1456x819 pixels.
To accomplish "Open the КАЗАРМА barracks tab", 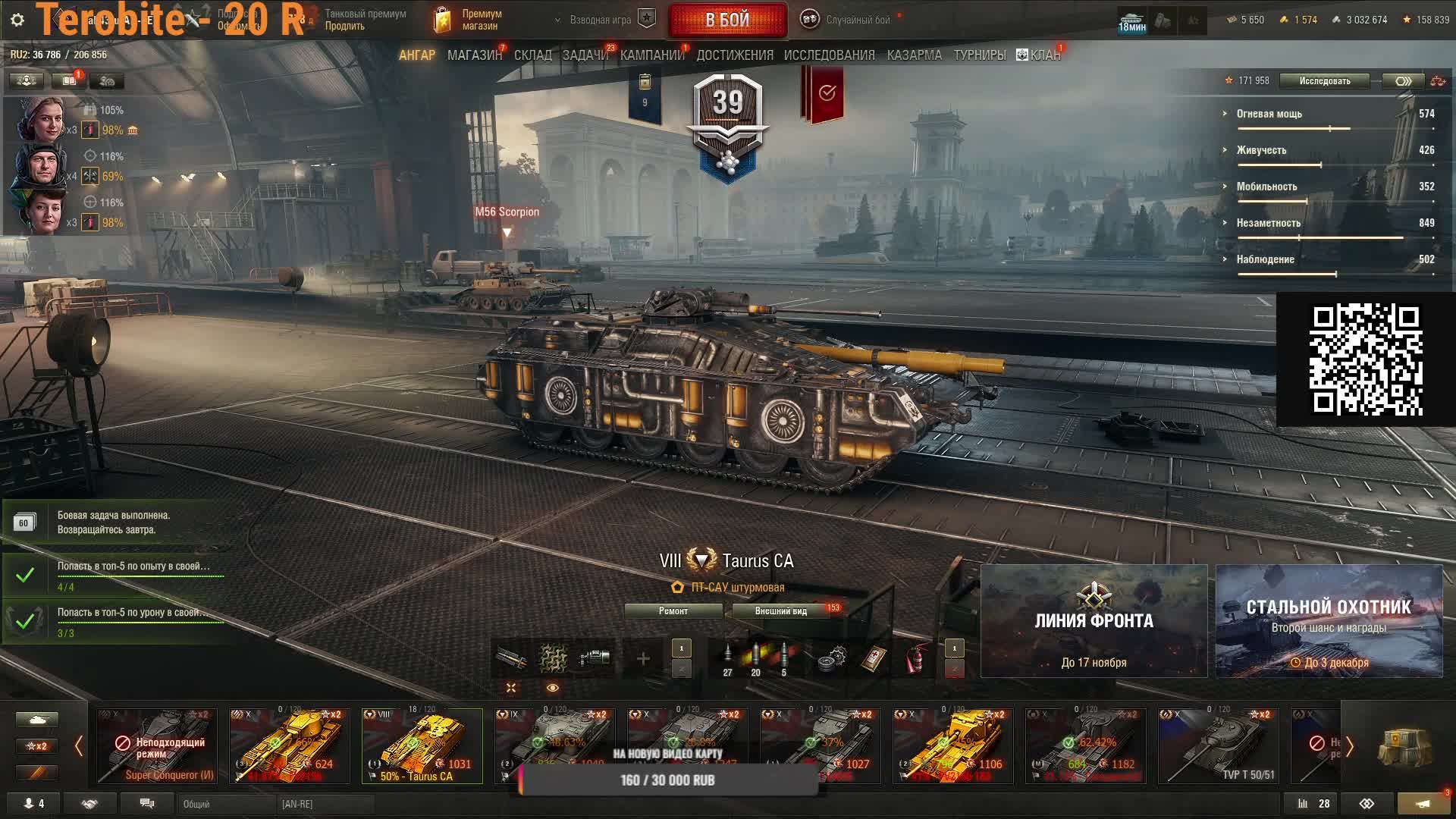I will pos(914,55).
